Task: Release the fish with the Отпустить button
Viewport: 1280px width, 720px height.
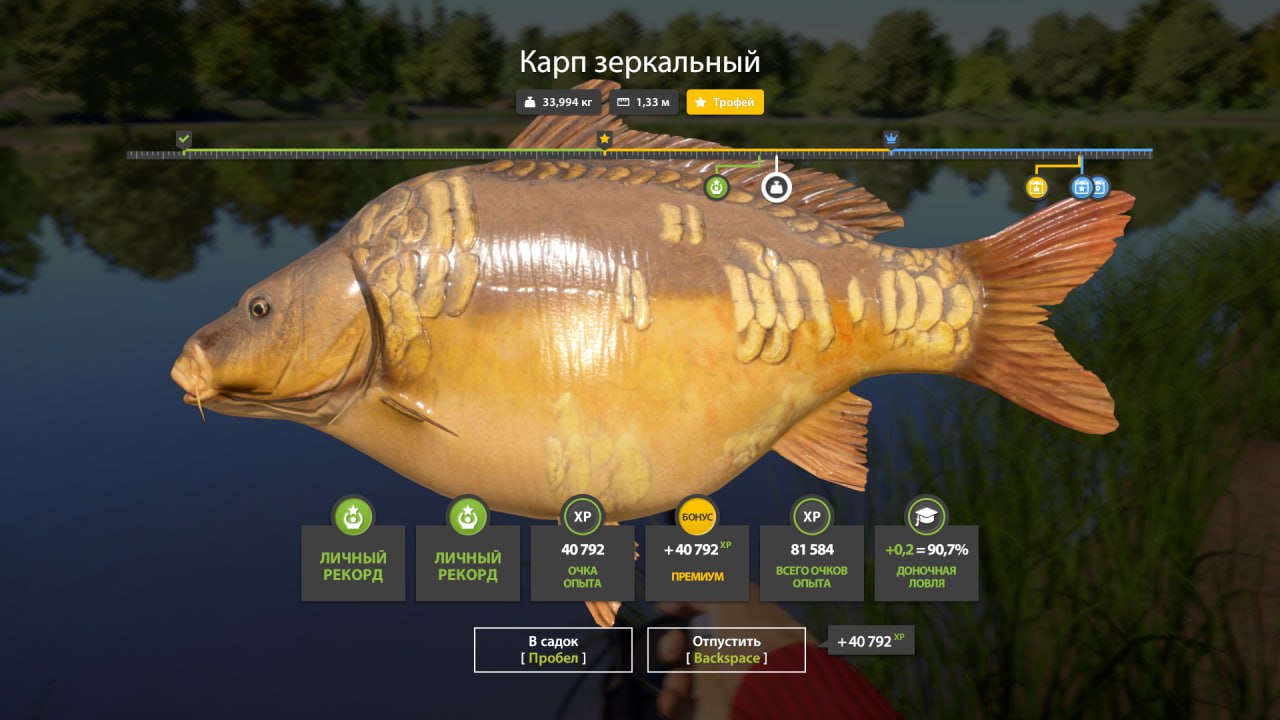Action: 726,649
